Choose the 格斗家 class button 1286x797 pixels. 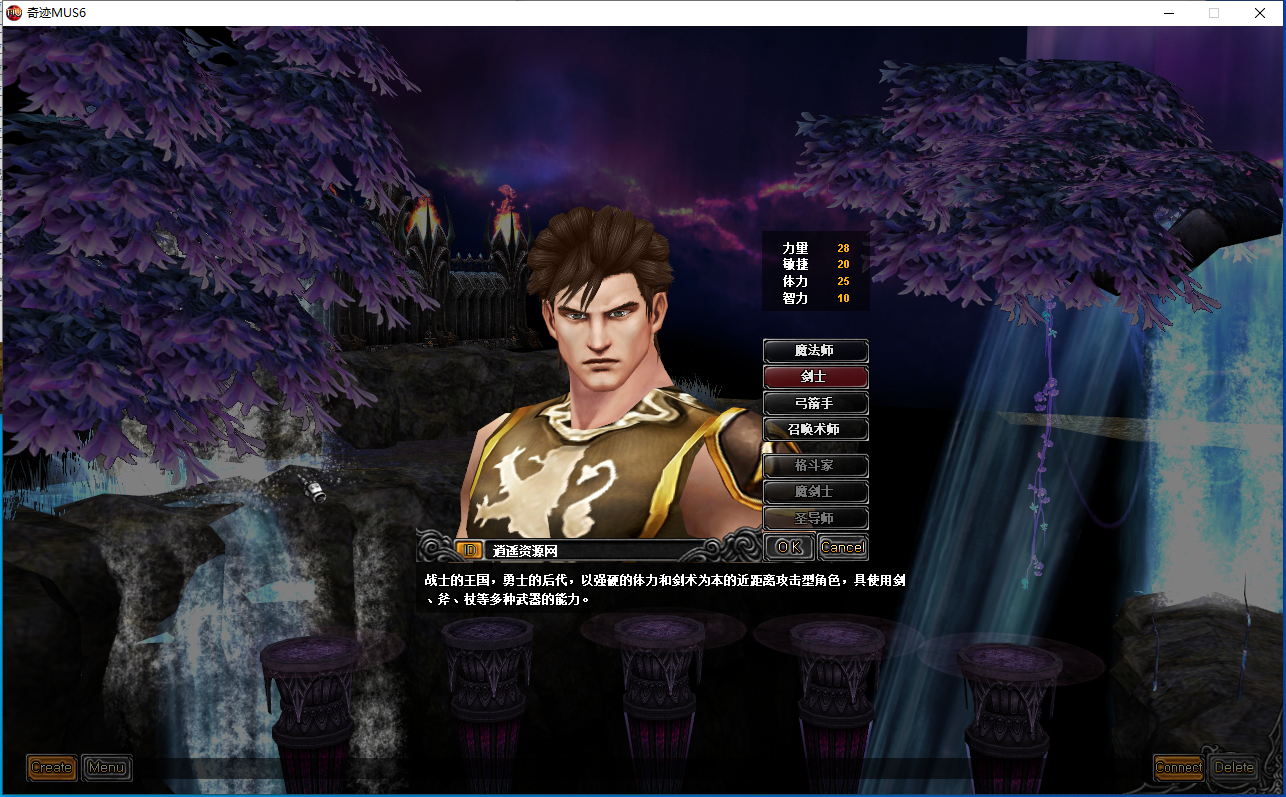click(x=815, y=466)
